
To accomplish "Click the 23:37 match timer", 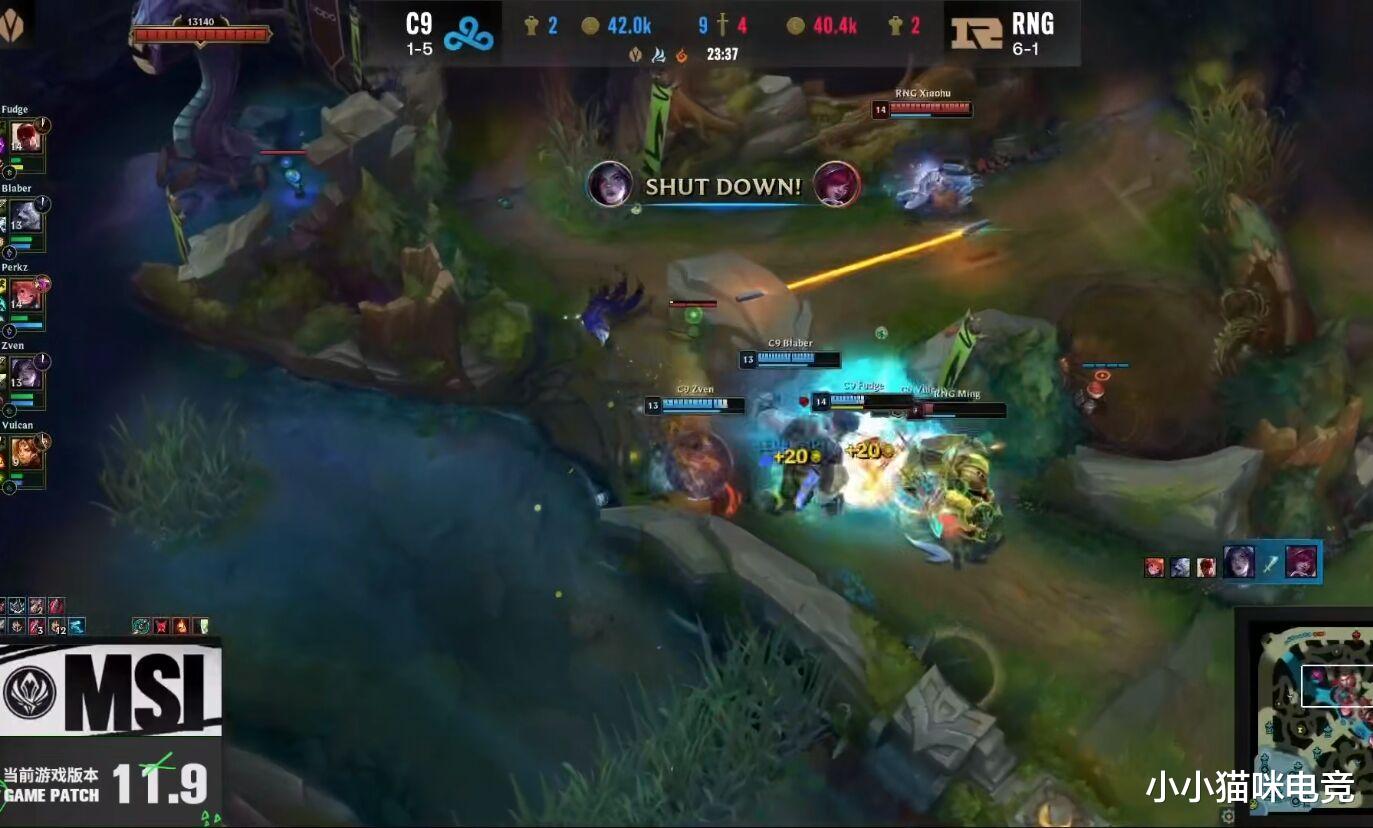I will pos(722,55).
